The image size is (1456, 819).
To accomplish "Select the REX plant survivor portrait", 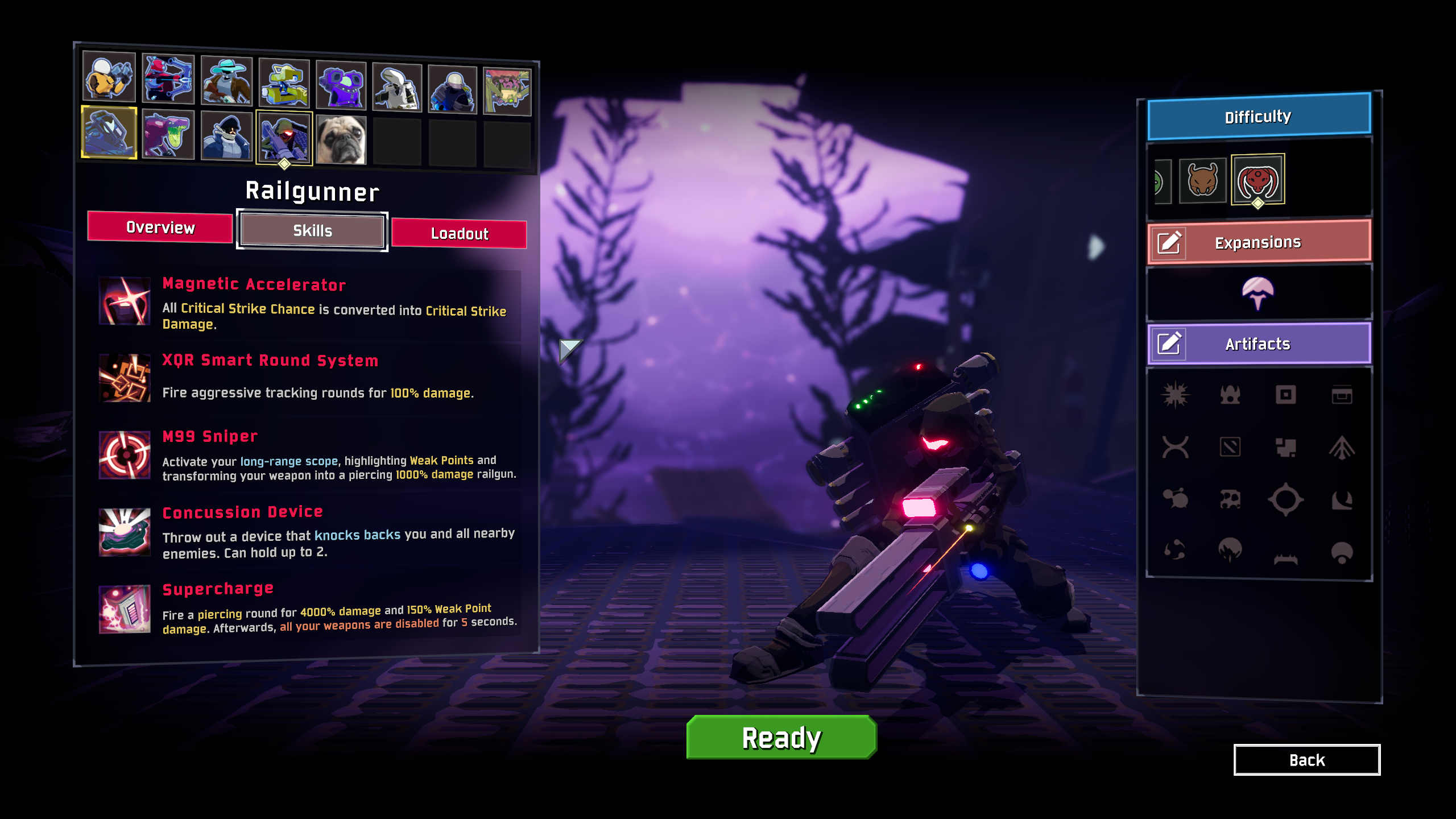I will 507,92.
